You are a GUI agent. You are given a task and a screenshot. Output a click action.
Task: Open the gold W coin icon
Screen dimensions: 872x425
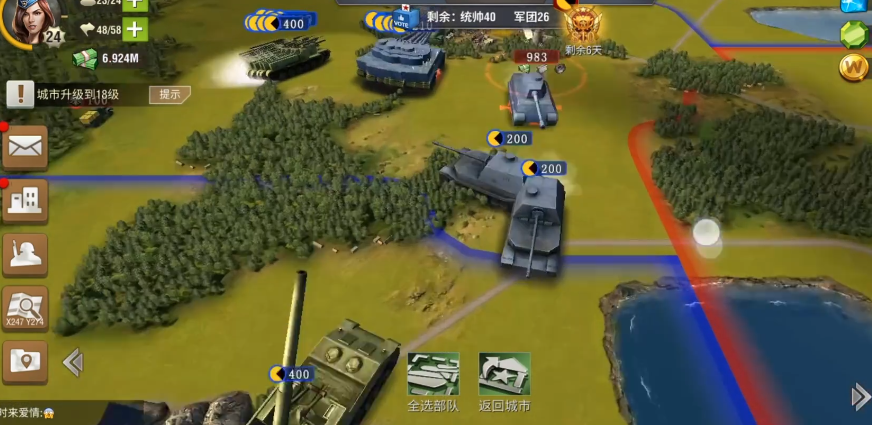coord(855,67)
